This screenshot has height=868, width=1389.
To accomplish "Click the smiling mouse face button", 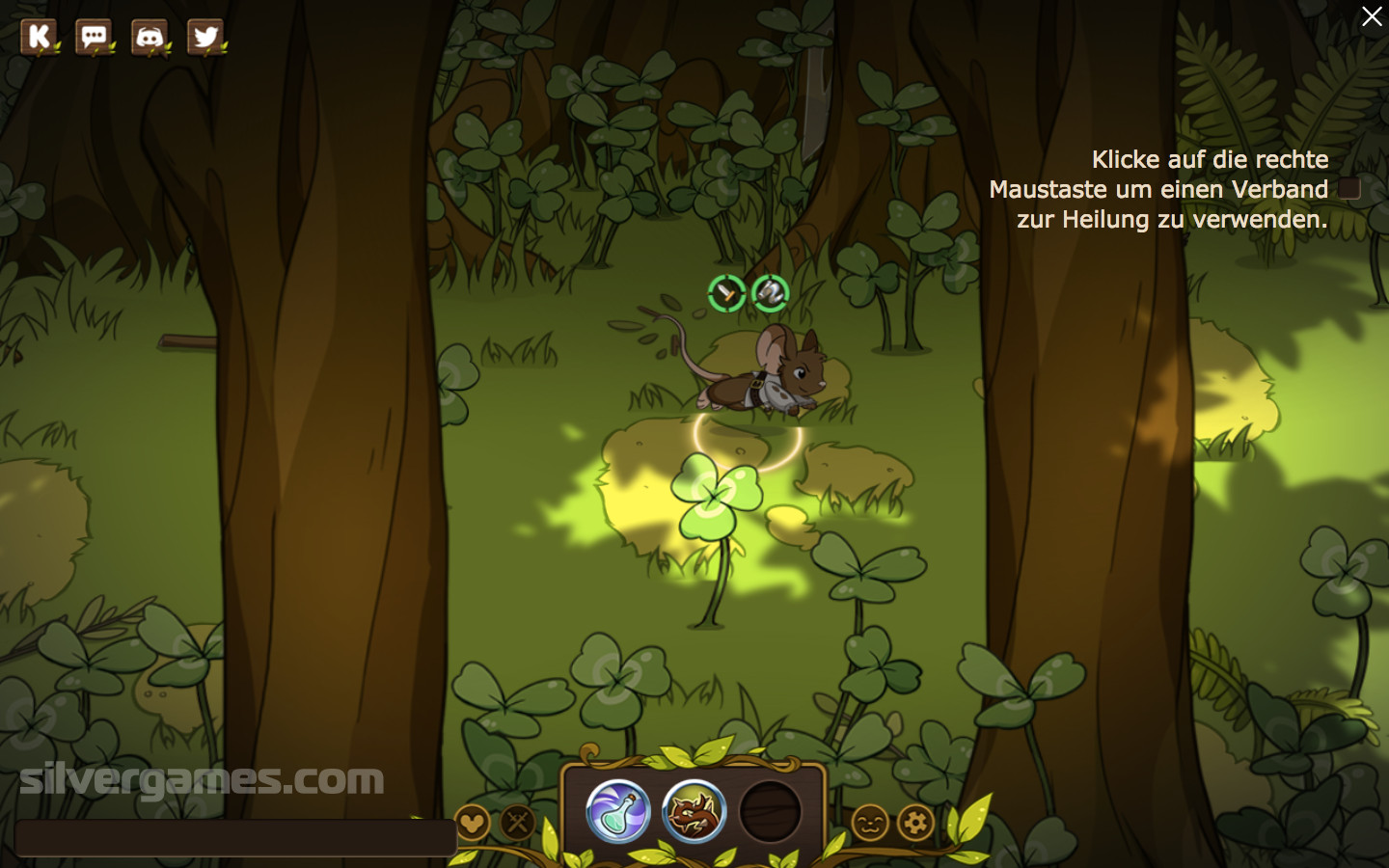I will coord(870,823).
